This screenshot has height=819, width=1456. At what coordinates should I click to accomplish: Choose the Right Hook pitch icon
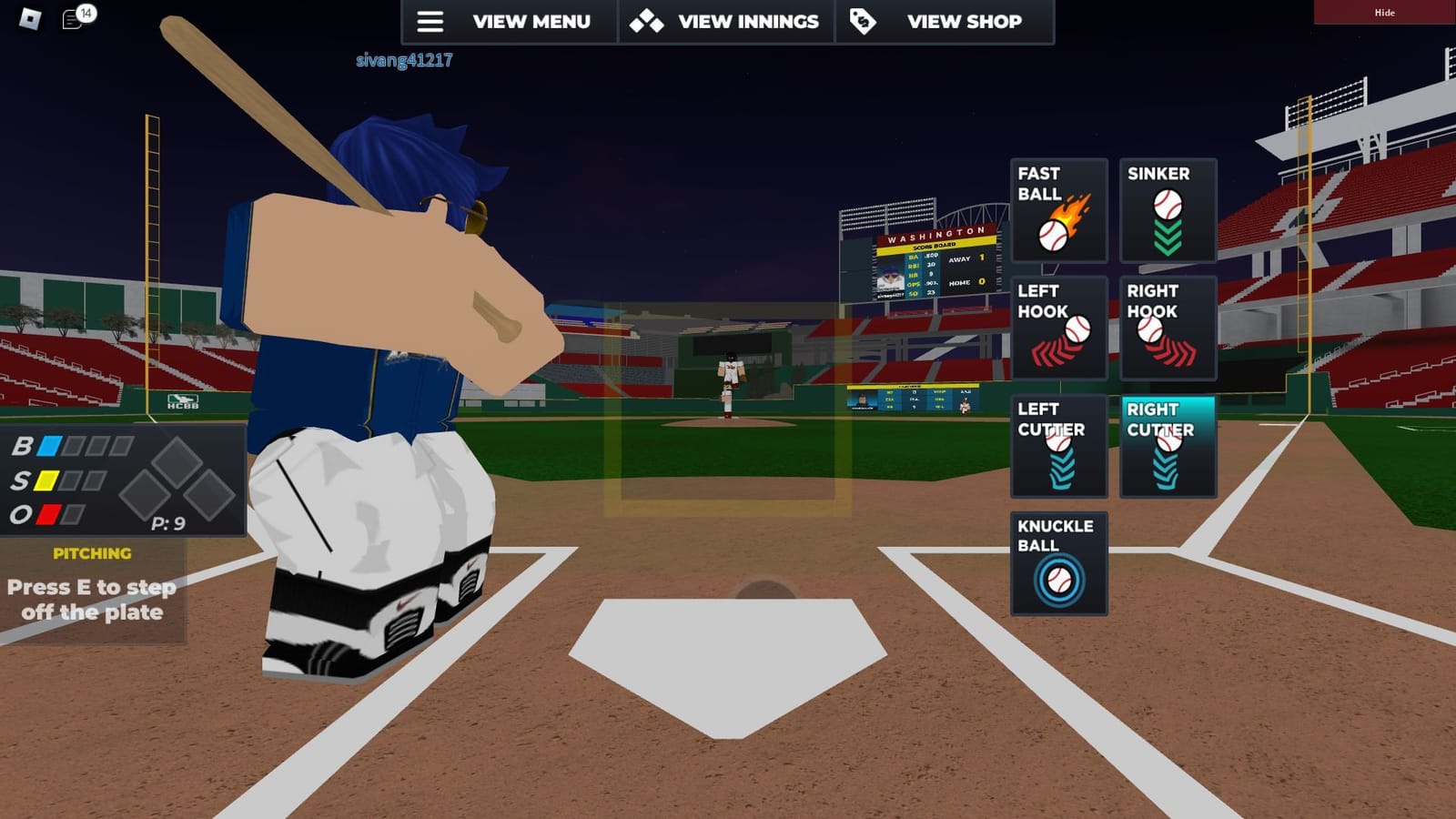pyautogui.click(x=1168, y=328)
